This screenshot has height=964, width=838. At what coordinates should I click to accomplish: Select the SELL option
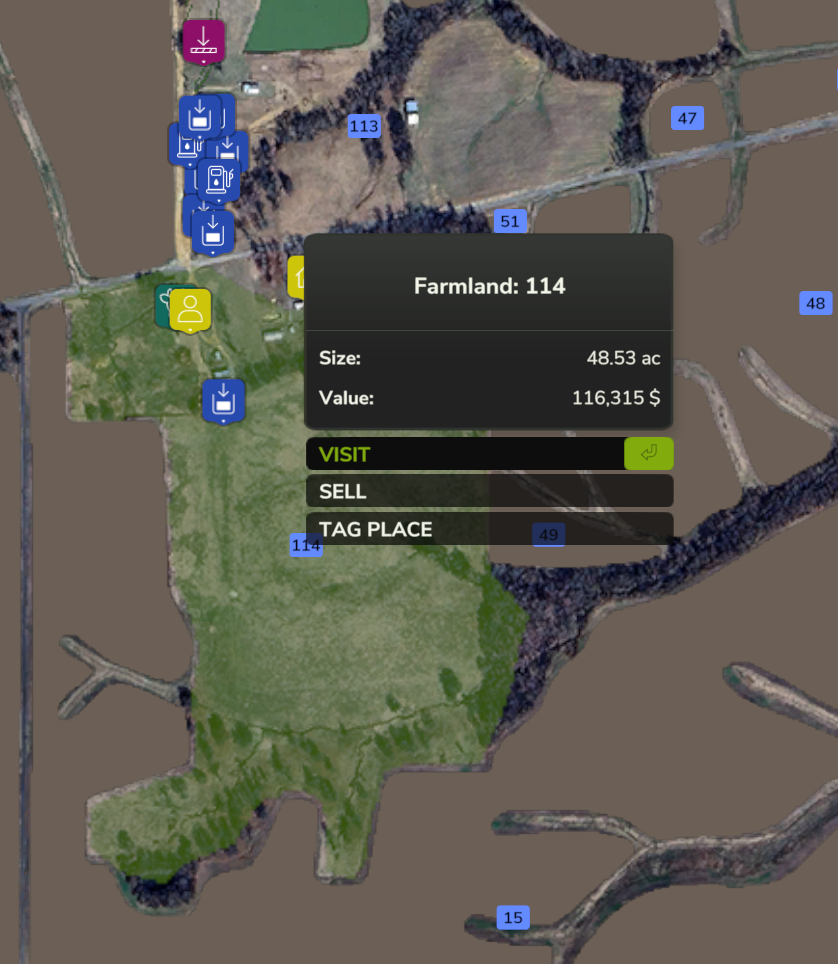click(489, 491)
